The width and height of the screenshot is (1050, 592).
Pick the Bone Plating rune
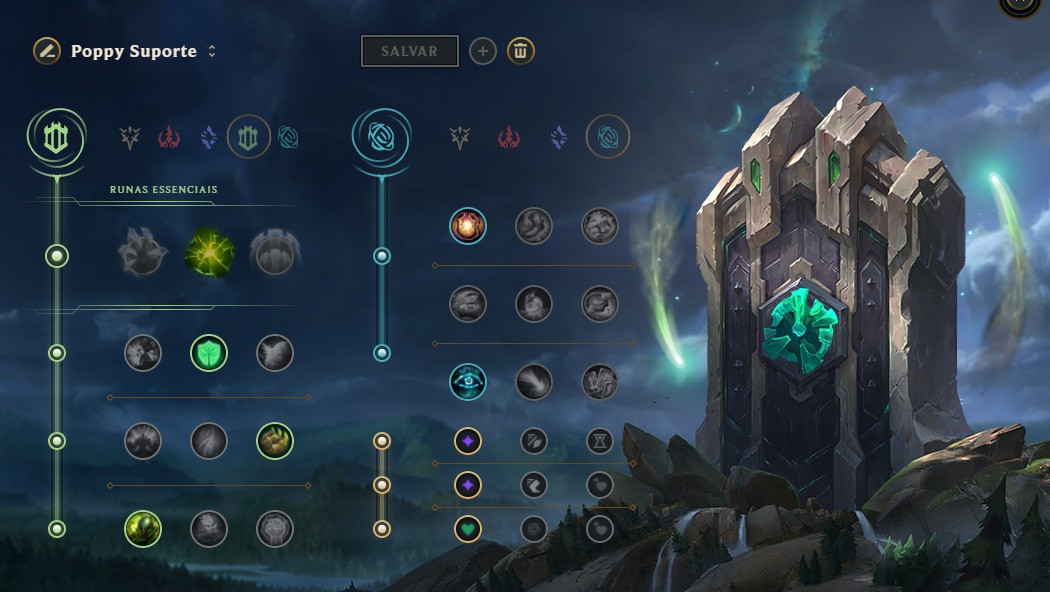[x=275, y=441]
